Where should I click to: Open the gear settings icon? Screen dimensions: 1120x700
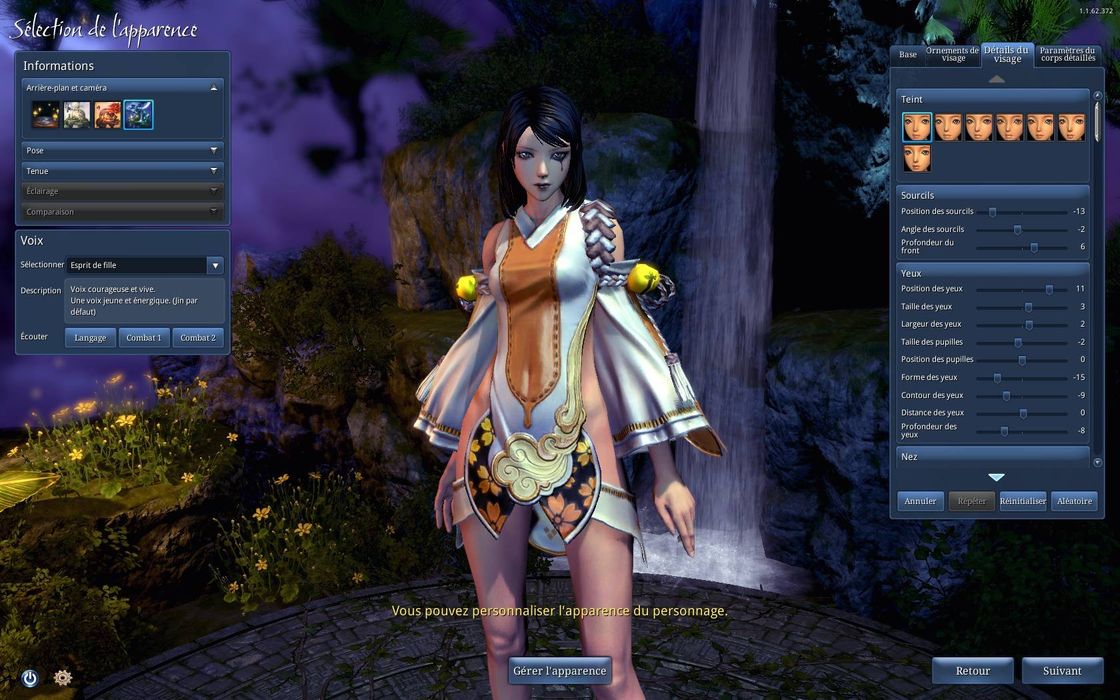(x=63, y=678)
